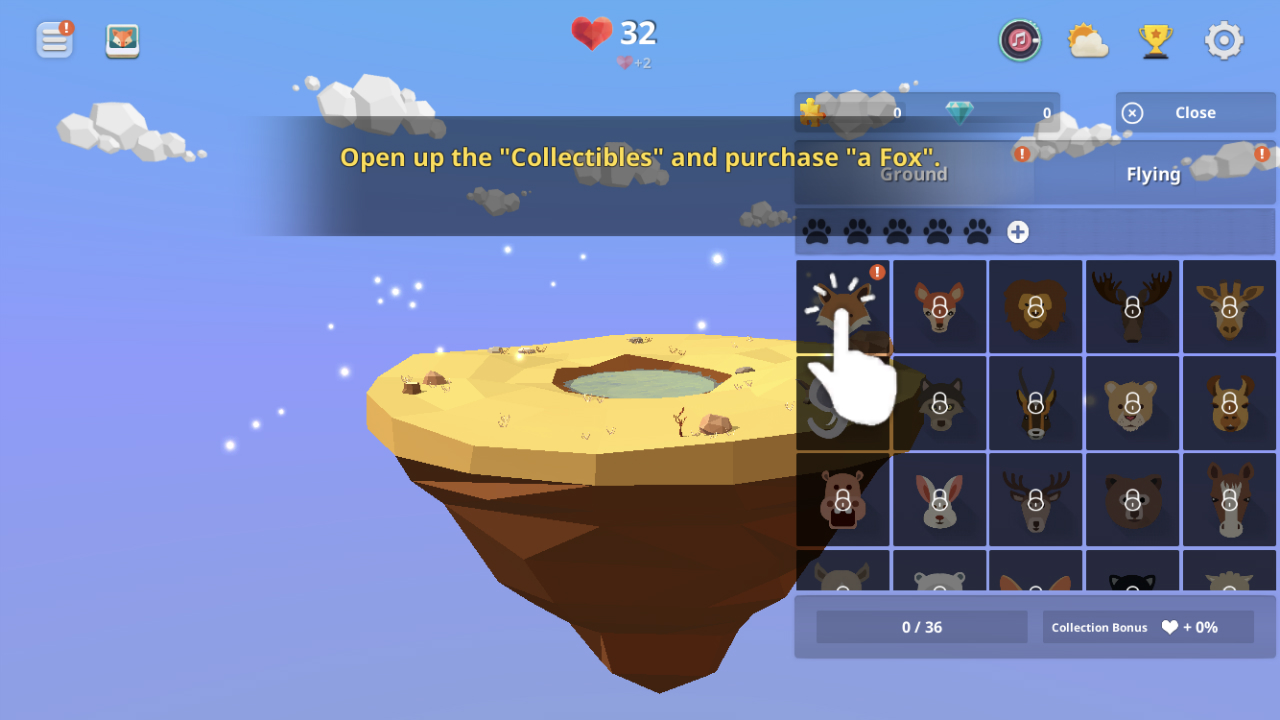
Task: Switch to the Flying tab
Action: tap(1154, 174)
